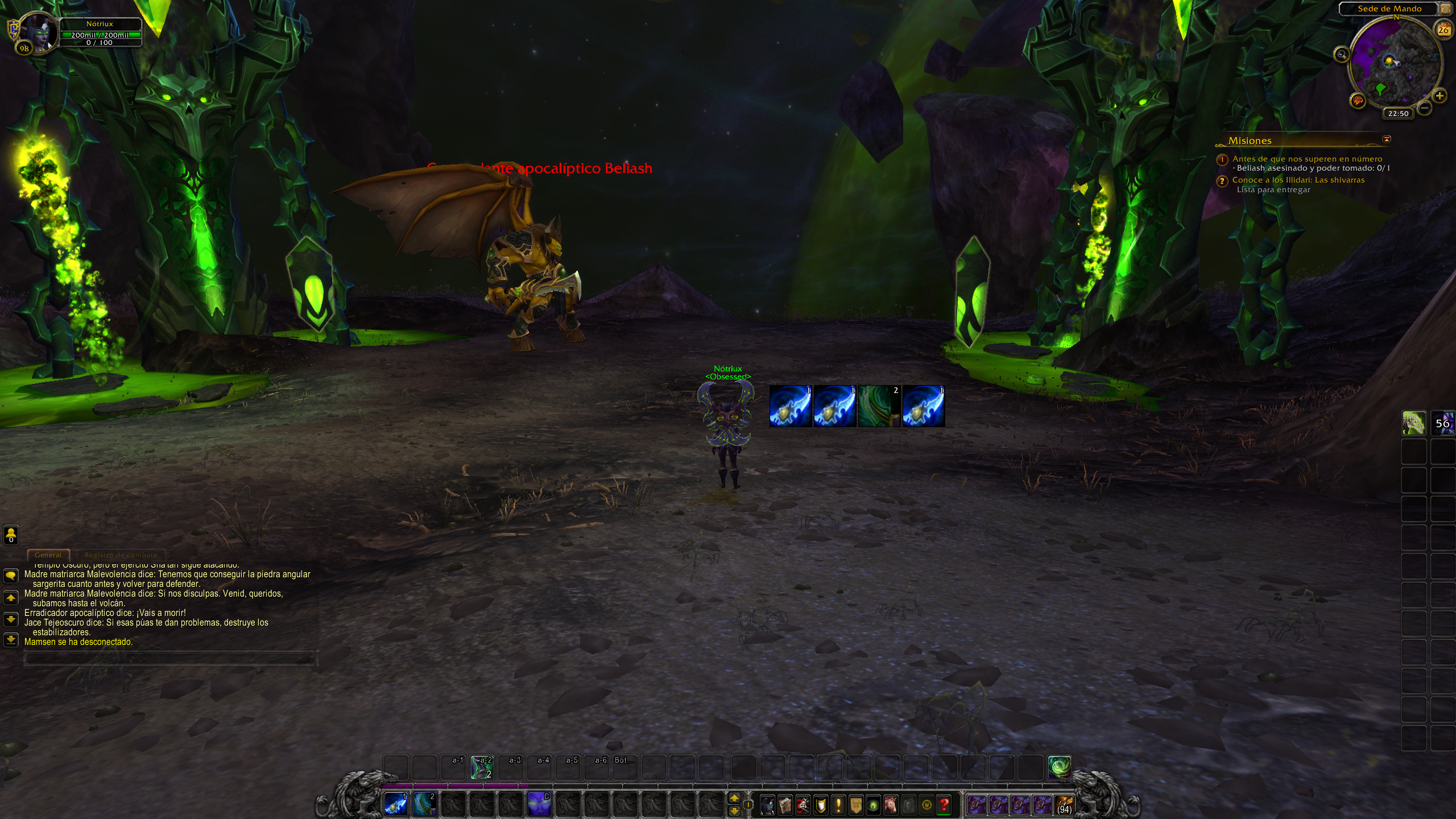Click the chat text input box
The width and height of the screenshot is (1456, 819).
click(x=169, y=659)
